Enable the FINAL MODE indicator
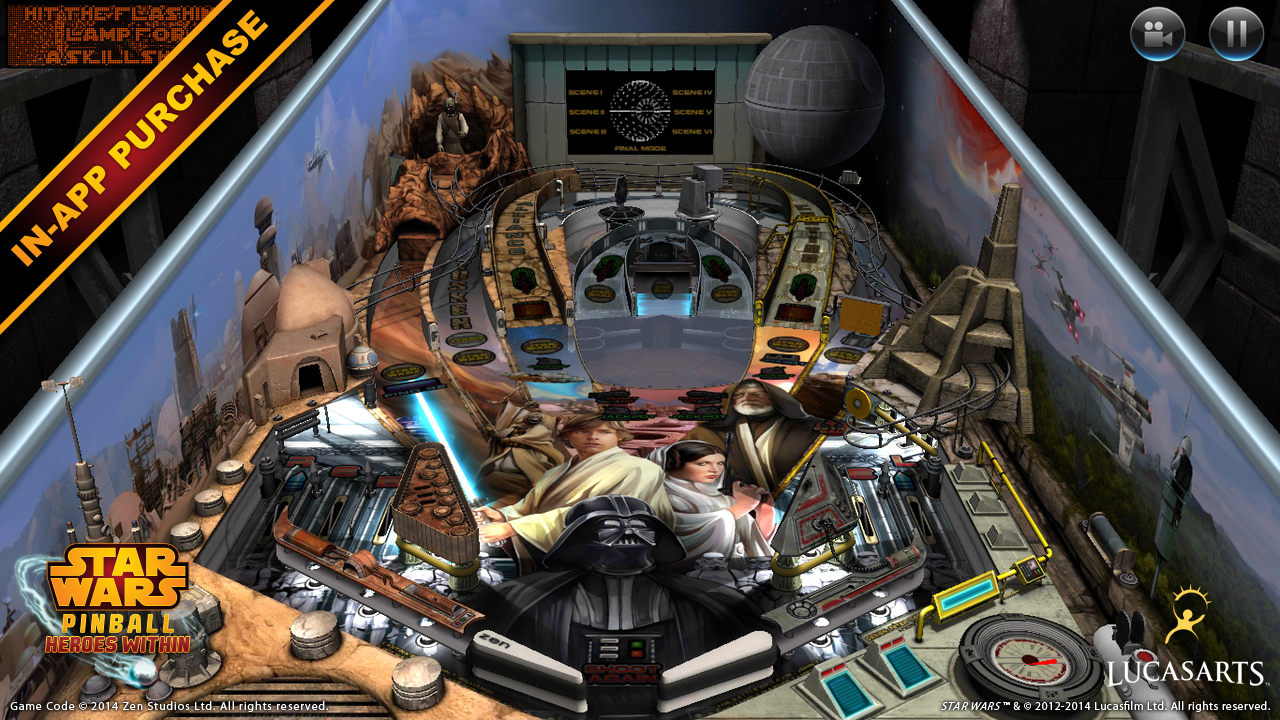This screenshot has height=720, width=1280. point(640,147)
